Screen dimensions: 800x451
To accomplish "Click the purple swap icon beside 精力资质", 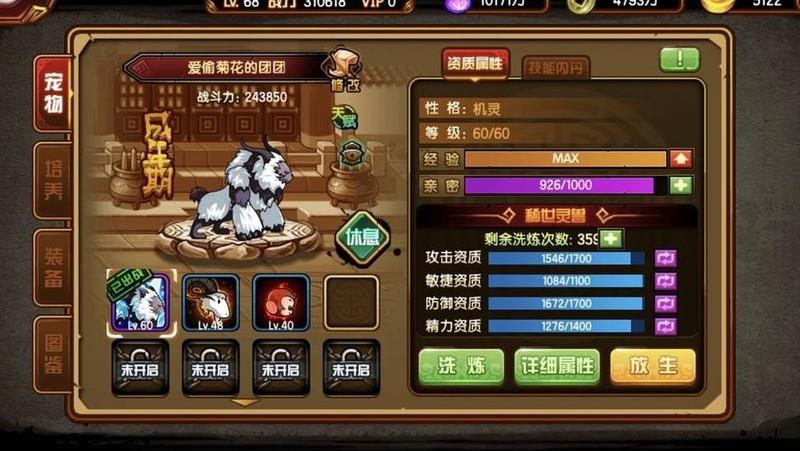I will tap(665, 326).
